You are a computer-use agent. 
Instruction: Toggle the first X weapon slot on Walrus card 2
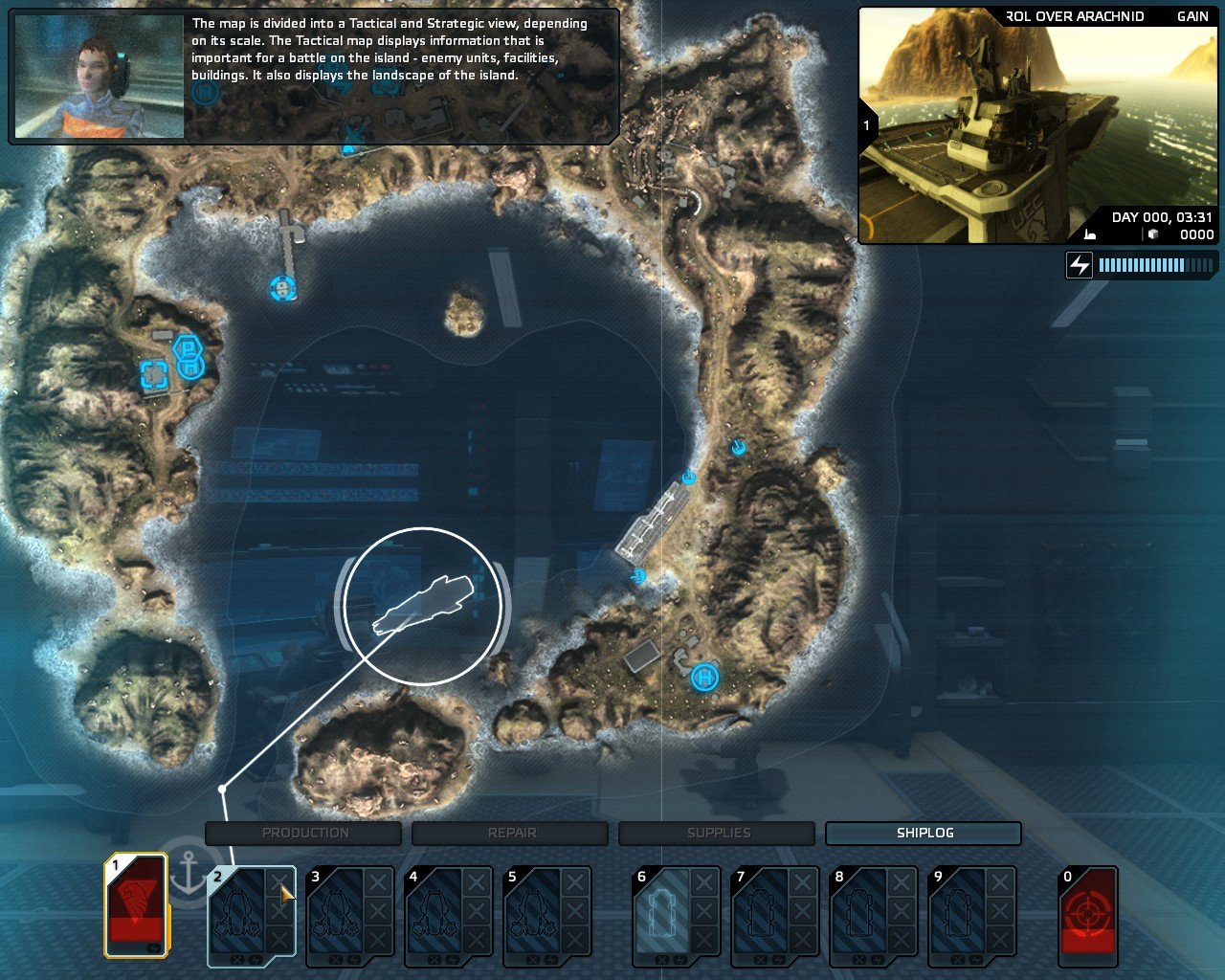click(x=278, y=880)
